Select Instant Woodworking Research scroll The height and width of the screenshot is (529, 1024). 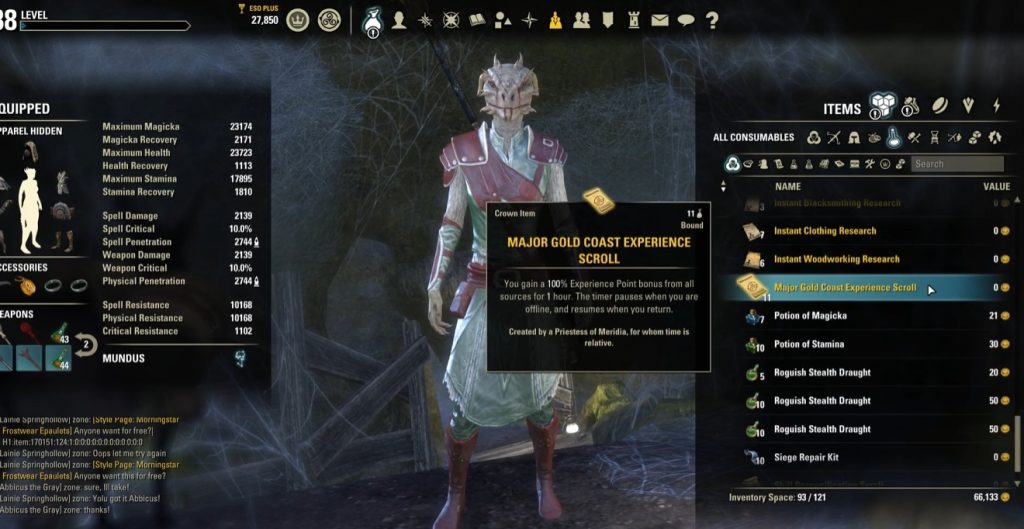[836, 259]
